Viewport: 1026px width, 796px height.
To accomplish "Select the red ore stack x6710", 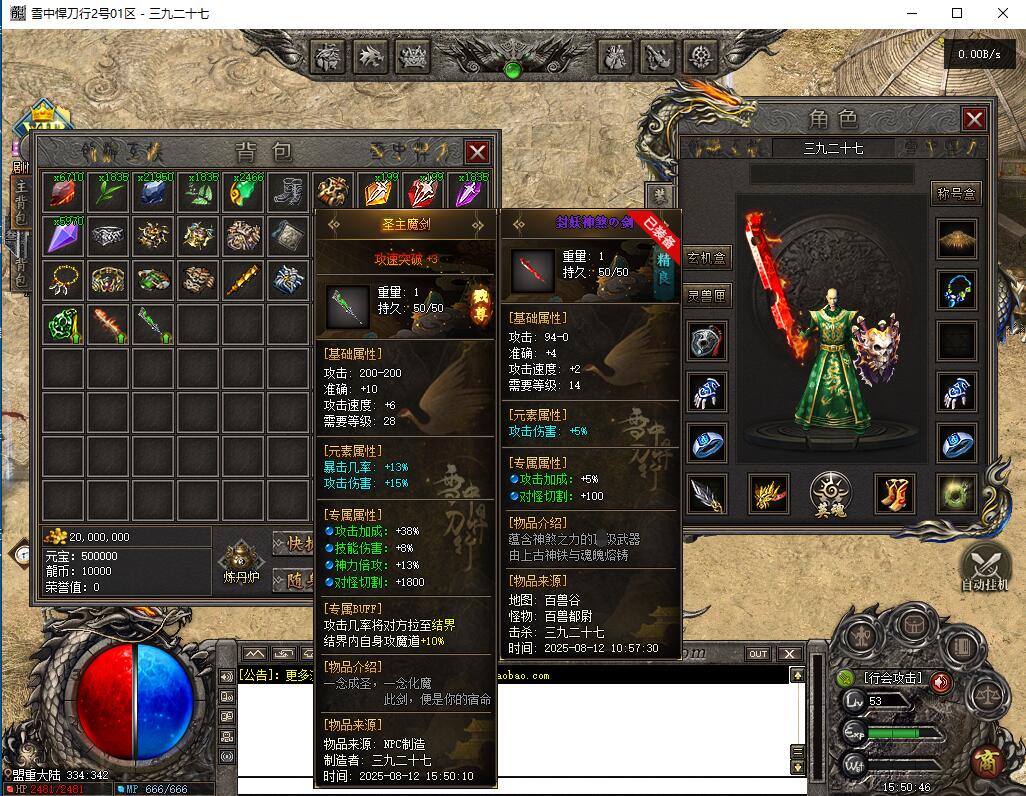I will [63, 192].
